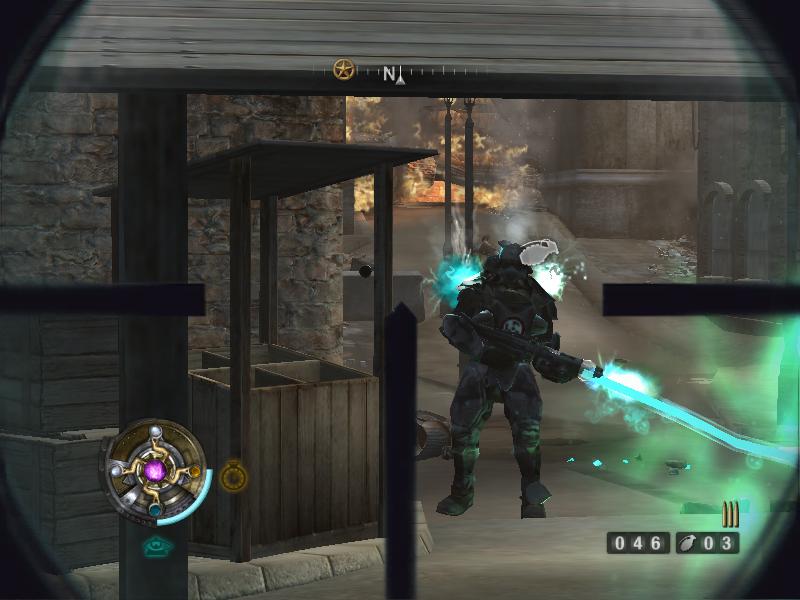The image size is (800, 600).
Task: Activate the teal gem on the medallion
Action: [156, 509]
